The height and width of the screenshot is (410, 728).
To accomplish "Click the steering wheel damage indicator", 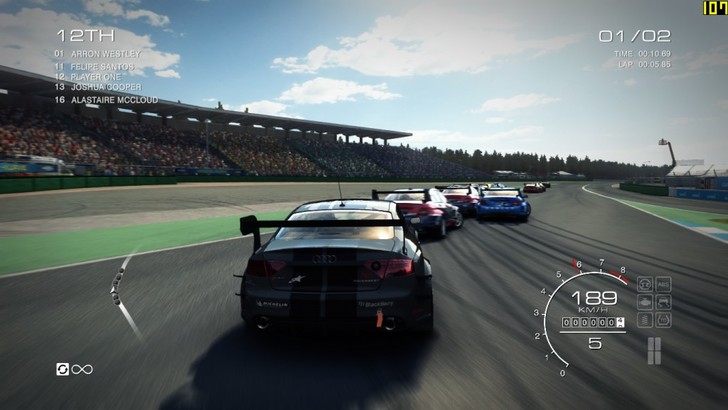I will [x=645, y=284].
